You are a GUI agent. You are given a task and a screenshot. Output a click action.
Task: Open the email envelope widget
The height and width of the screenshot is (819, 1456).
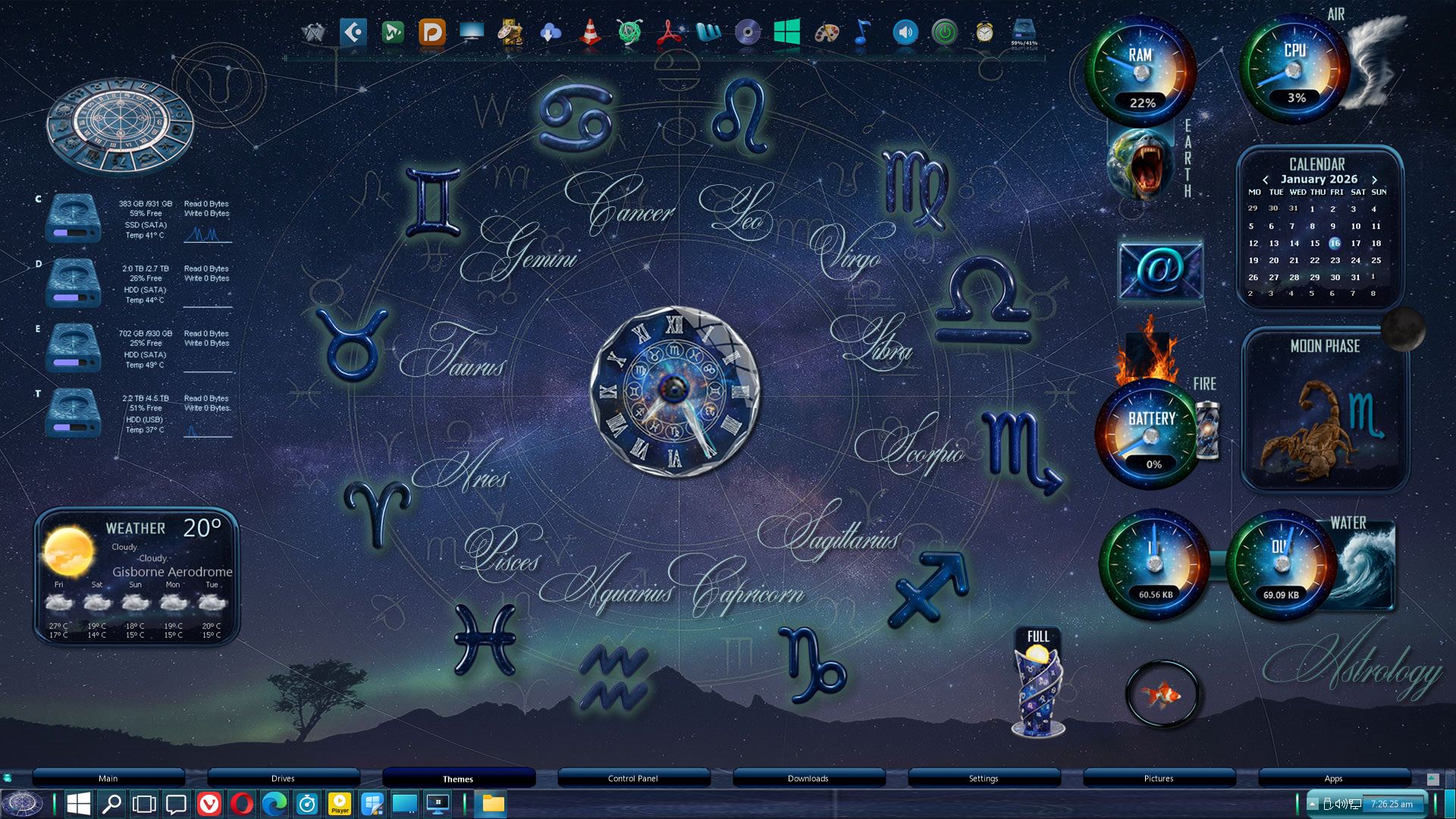pos(1159,269)
